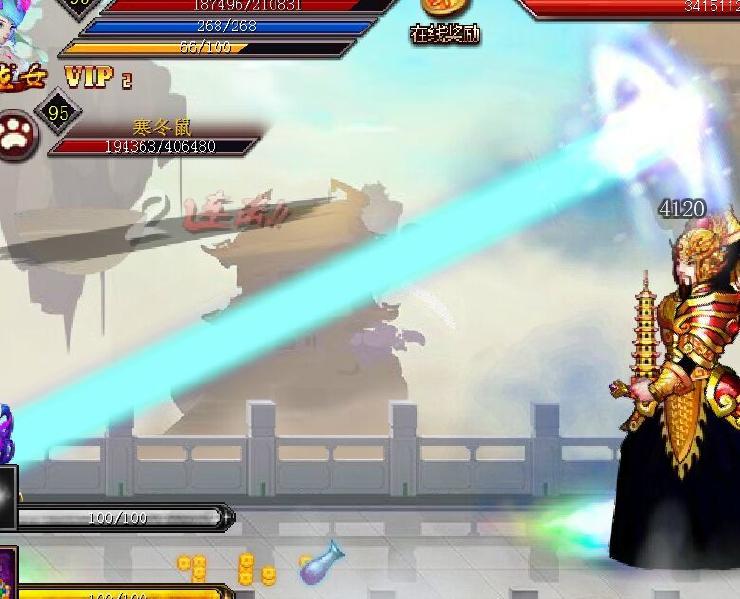
Task: Click the pet paw print icon
Action: click(x=17, y=136)
